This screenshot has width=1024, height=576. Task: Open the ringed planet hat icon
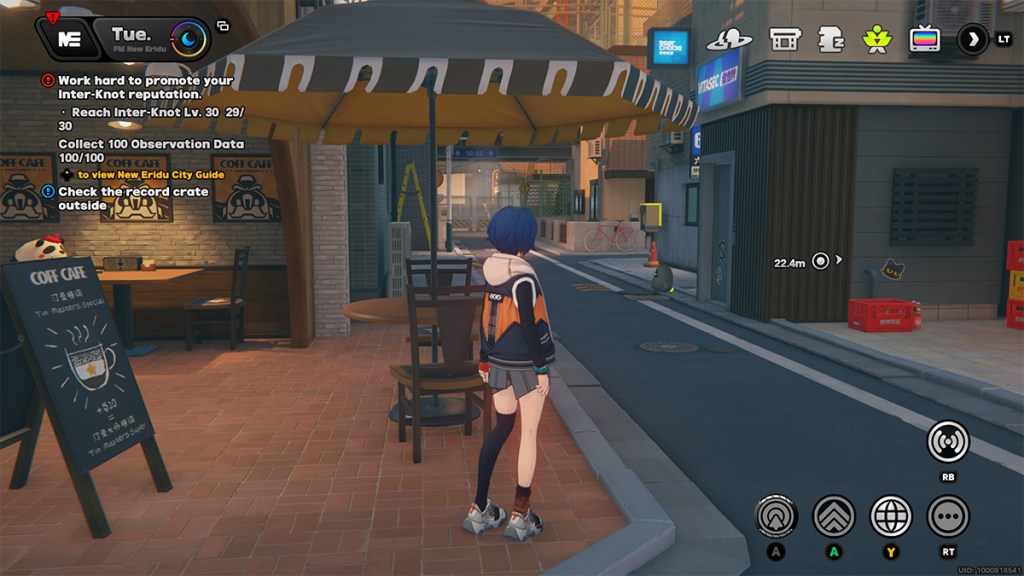tap(728, 40)
